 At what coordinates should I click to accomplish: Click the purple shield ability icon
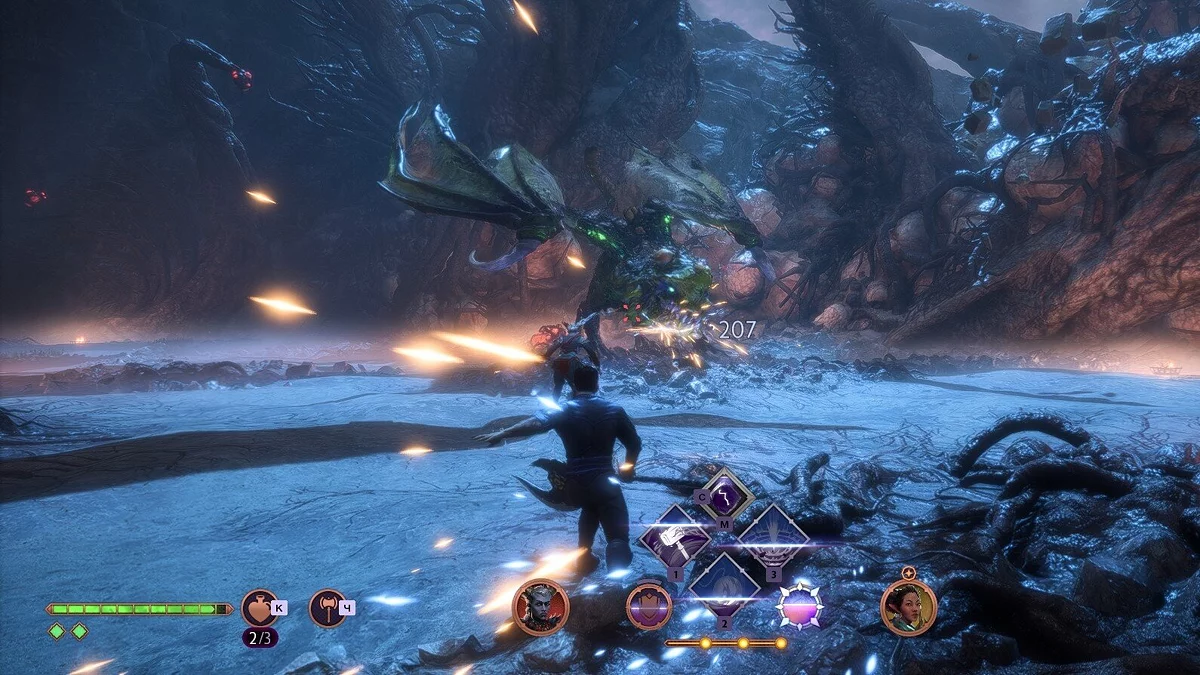648,606
